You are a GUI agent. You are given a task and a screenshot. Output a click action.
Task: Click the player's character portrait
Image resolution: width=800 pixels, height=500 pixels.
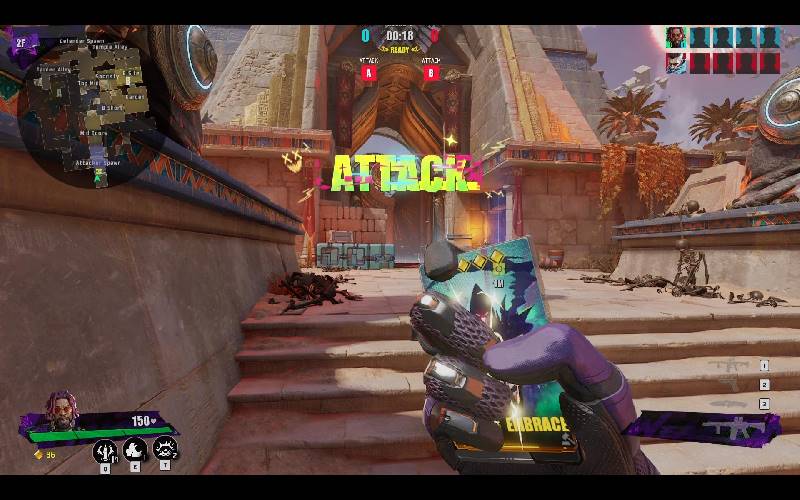62,410
